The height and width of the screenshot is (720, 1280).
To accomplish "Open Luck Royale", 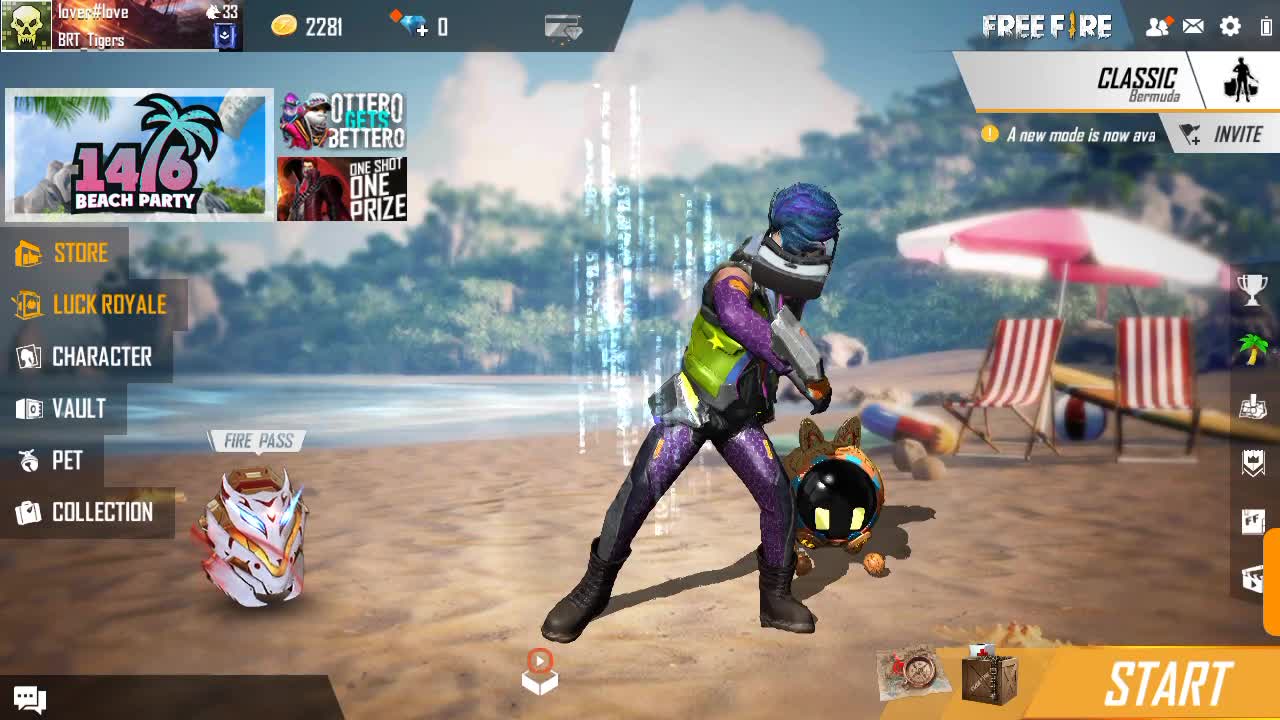I will pos(90,305).
